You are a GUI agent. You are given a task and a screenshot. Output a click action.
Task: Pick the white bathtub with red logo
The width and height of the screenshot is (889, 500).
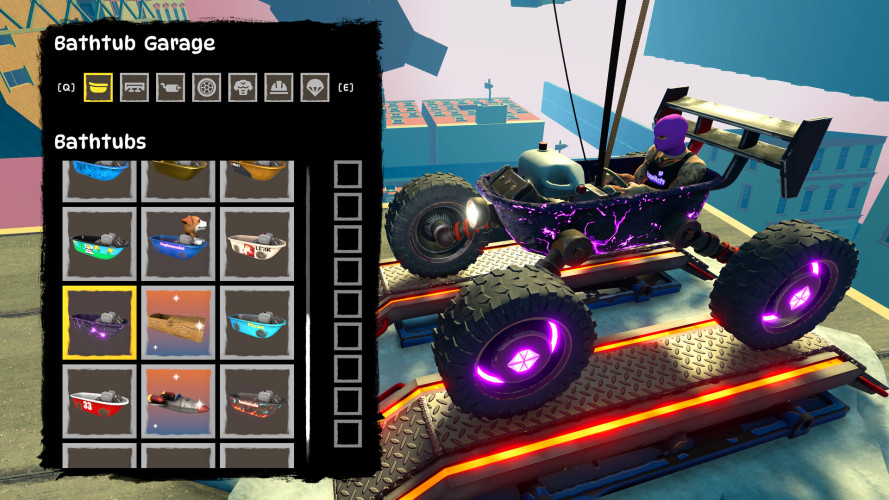tap(256, 243)
